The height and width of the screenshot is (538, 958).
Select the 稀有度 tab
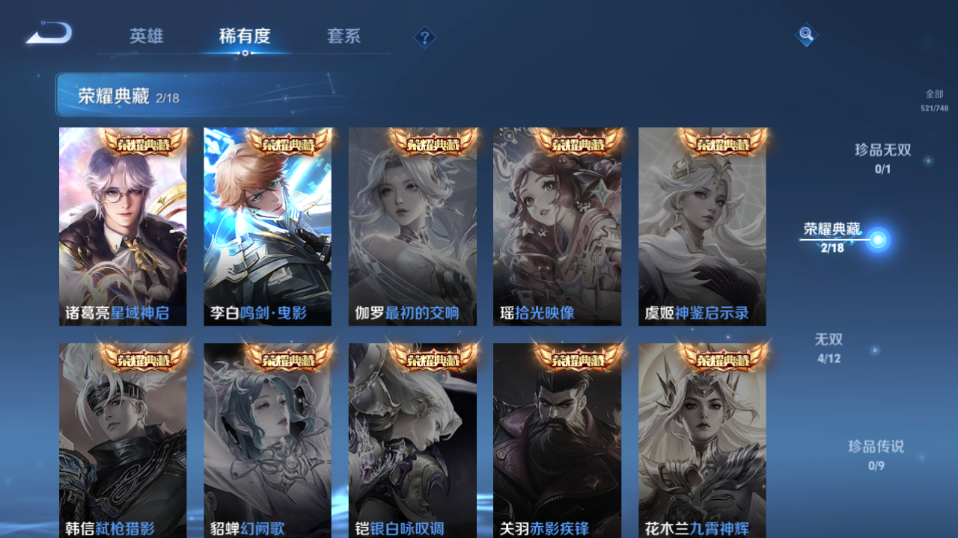(x=245, y=36)
